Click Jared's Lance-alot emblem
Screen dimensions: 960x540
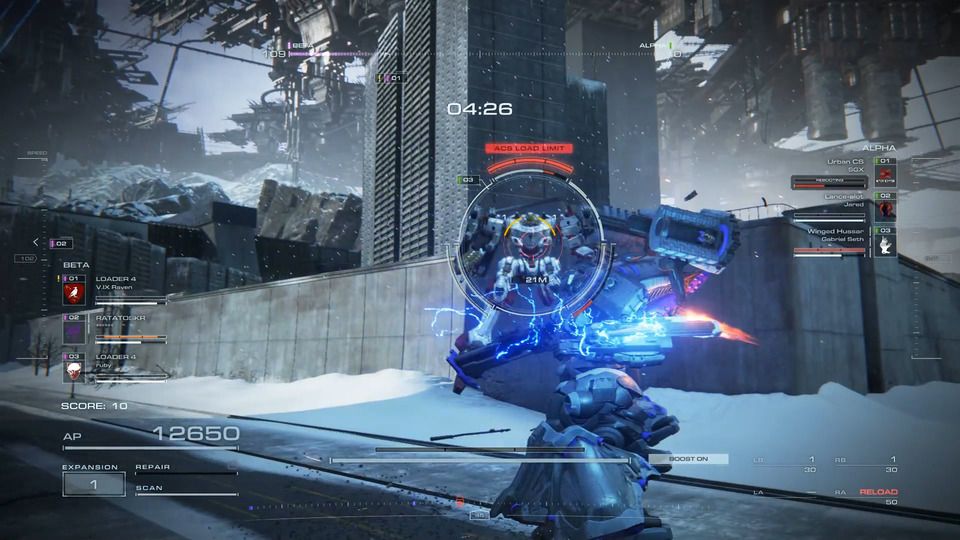click(x=885, y=209)
